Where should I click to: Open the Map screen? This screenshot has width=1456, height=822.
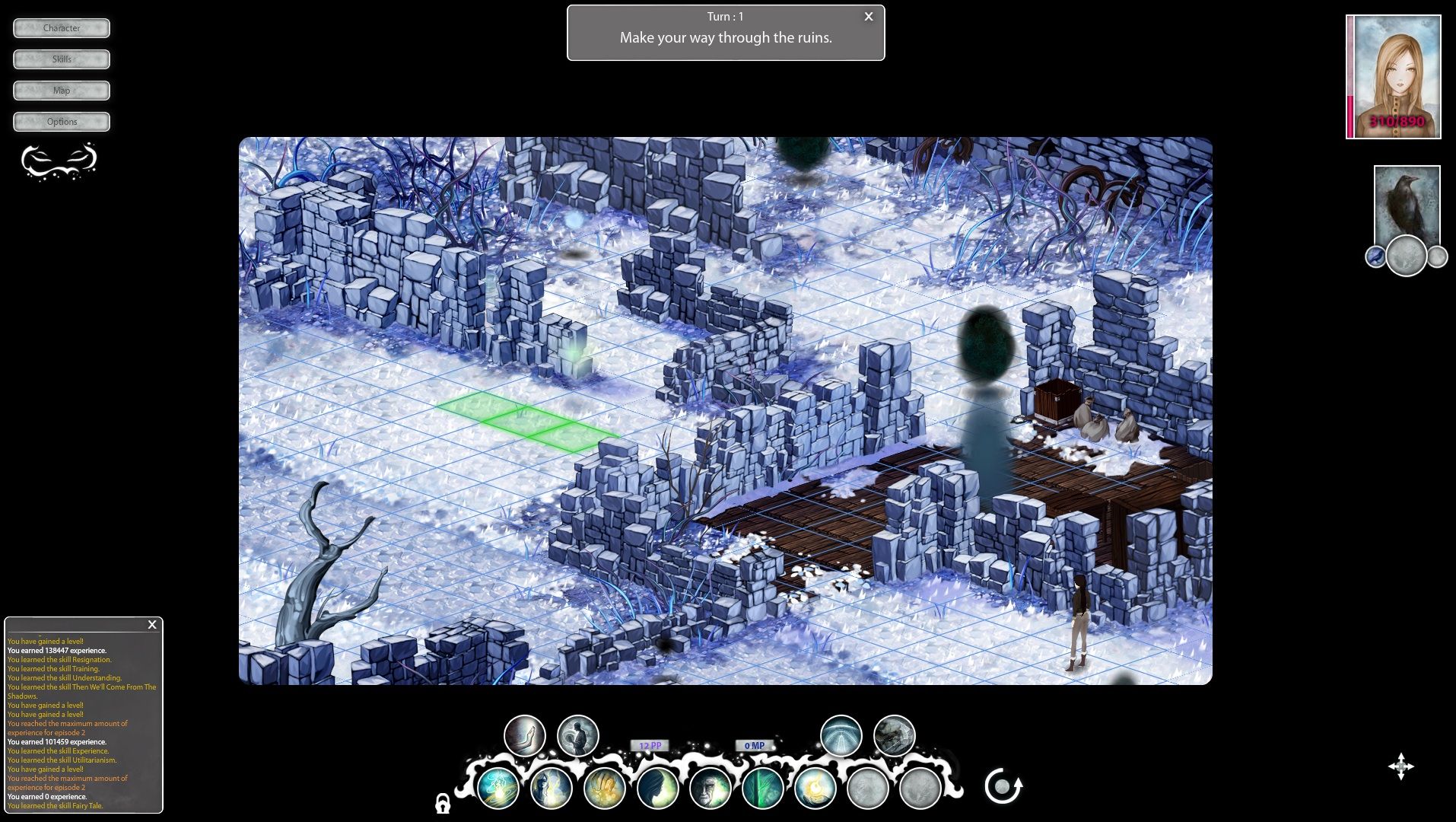[x=61, y=90]
